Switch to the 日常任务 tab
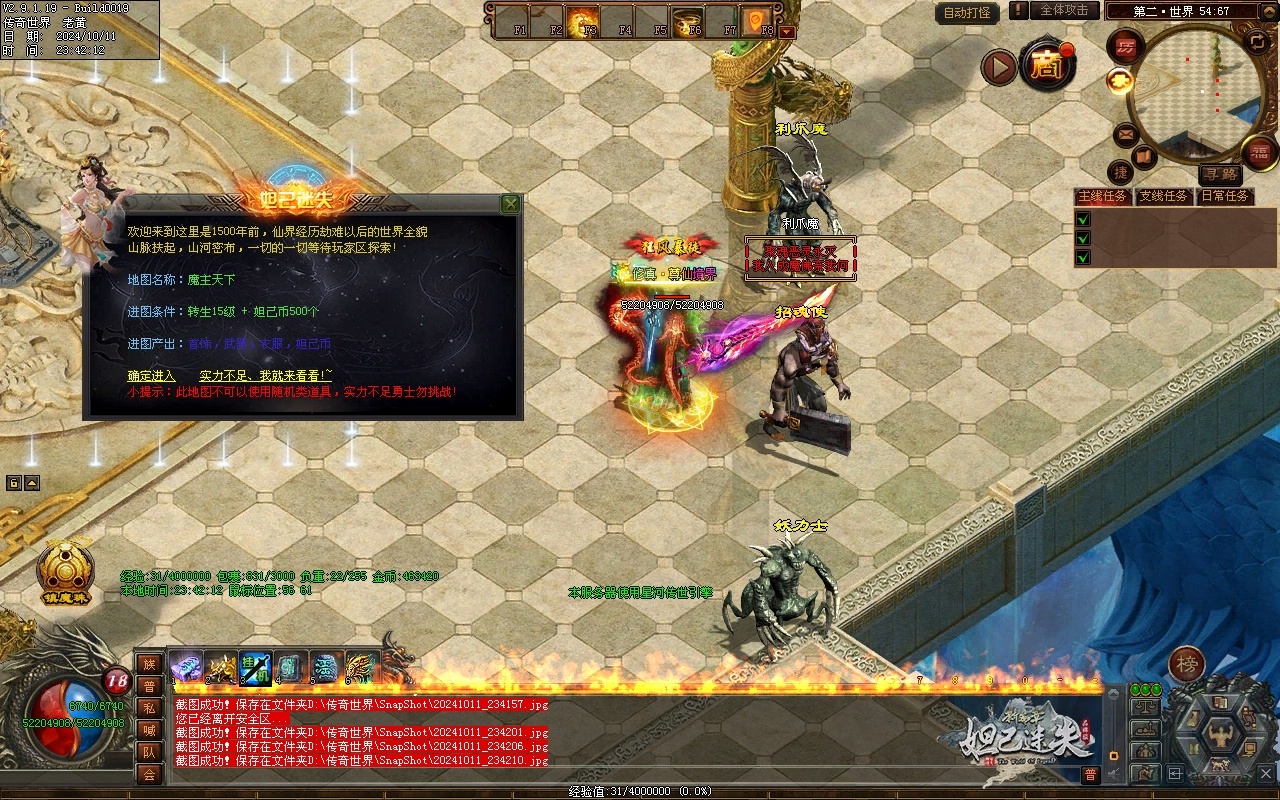The image size is (1280, 800). 1225,196
